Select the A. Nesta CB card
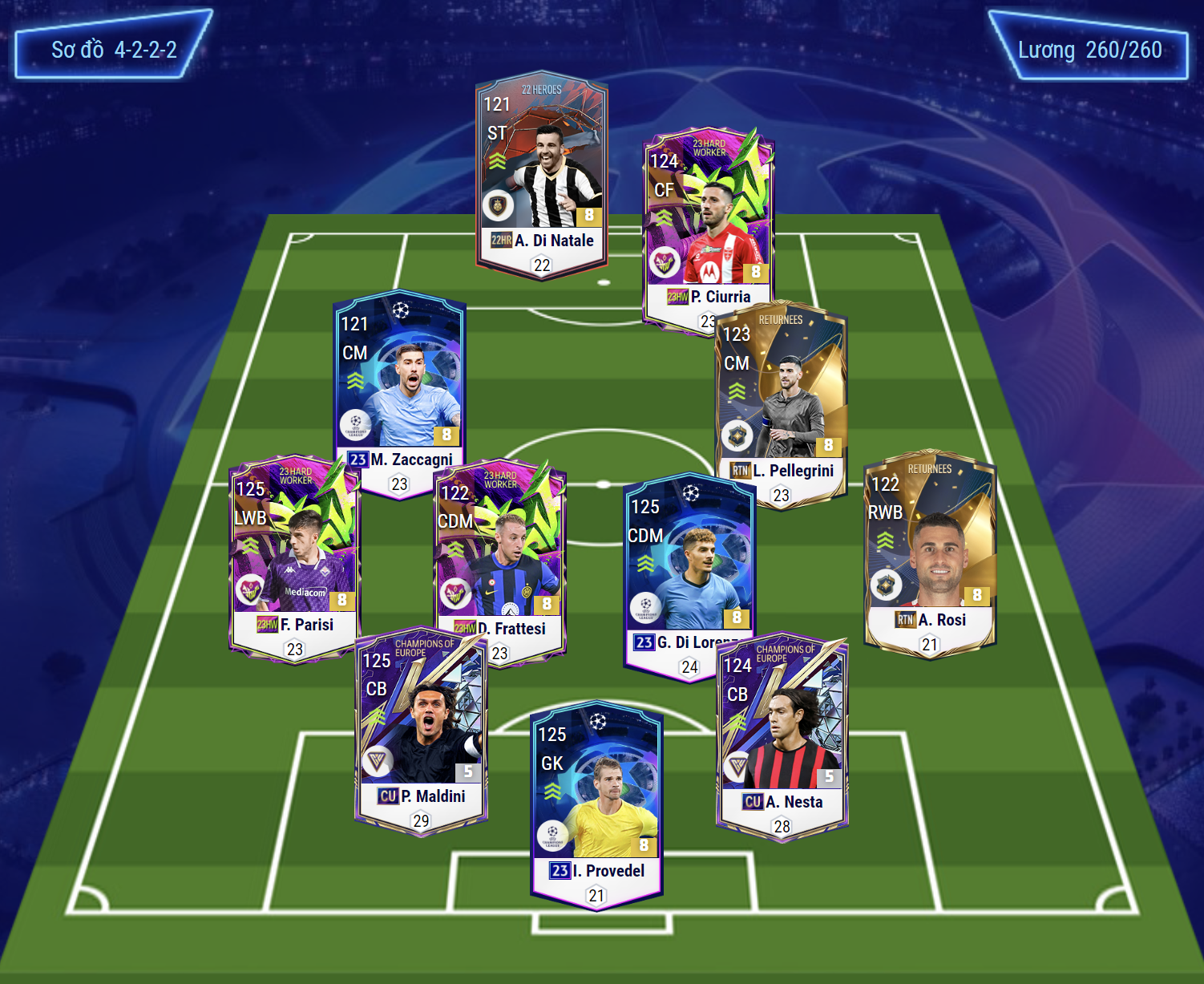Viewport: 1204px width, 984px height. [x=782, y=738]
